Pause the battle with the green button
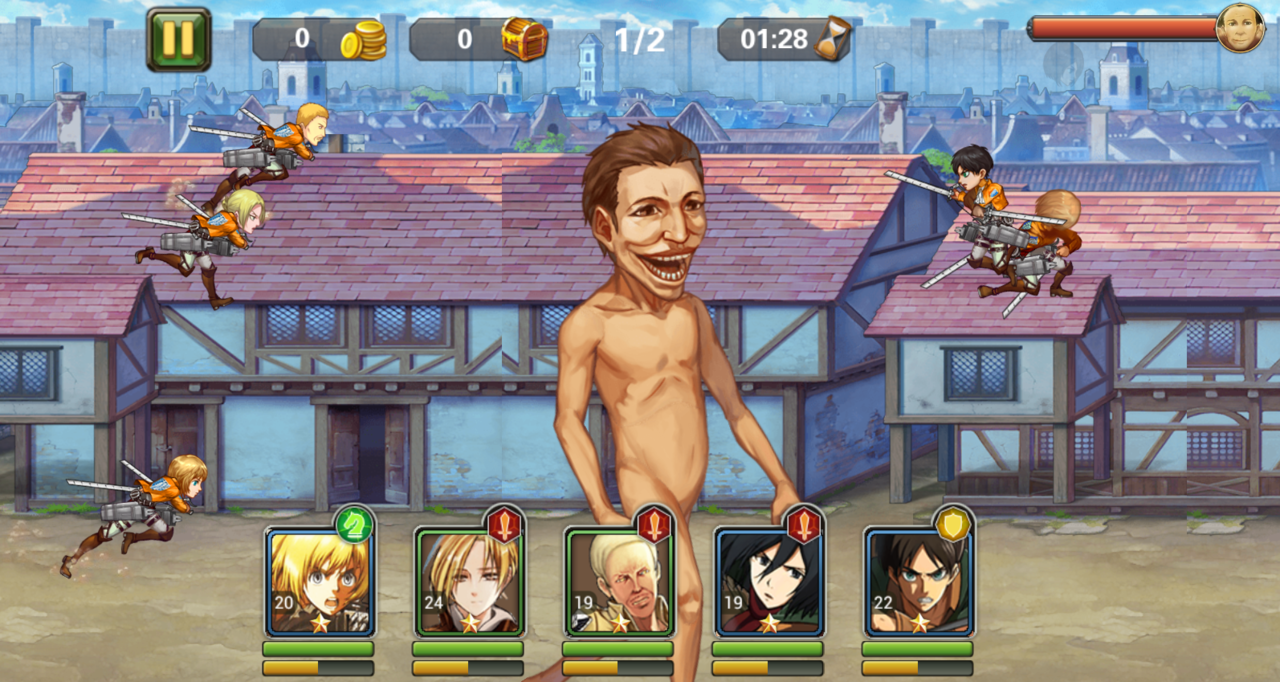 [x=178, y=39]
